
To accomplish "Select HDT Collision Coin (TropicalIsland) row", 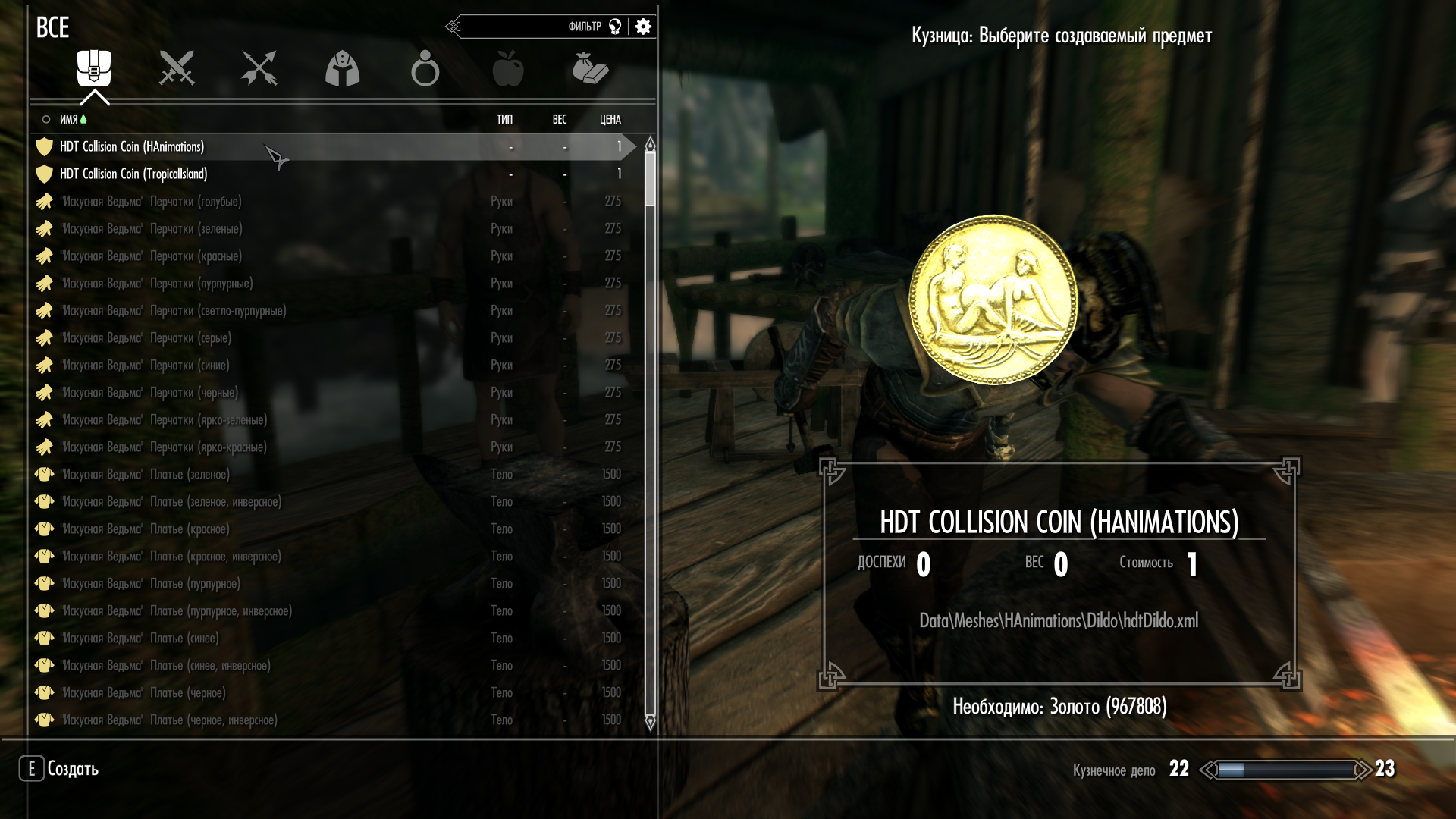I will click(133, 174).
